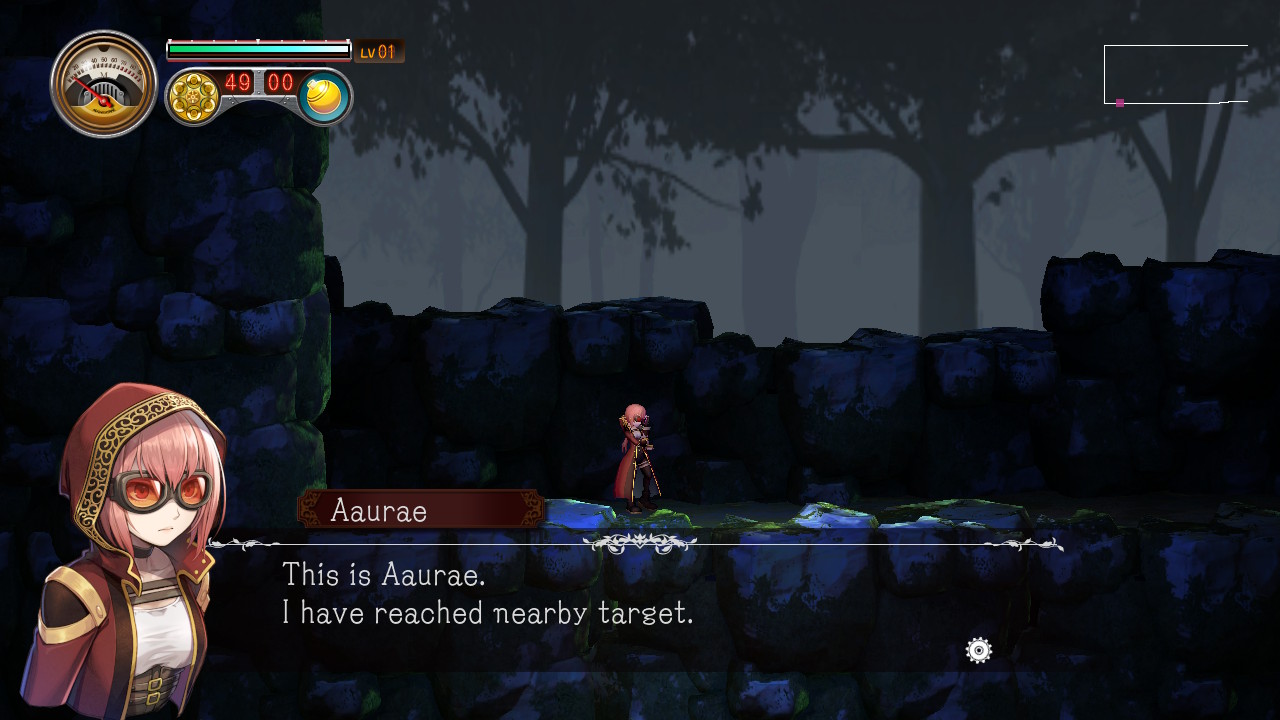Image resolution: width=1280 pixels, height=720 pixels.
Task: Click the LV 01 level badge
Action: [378, 50]
